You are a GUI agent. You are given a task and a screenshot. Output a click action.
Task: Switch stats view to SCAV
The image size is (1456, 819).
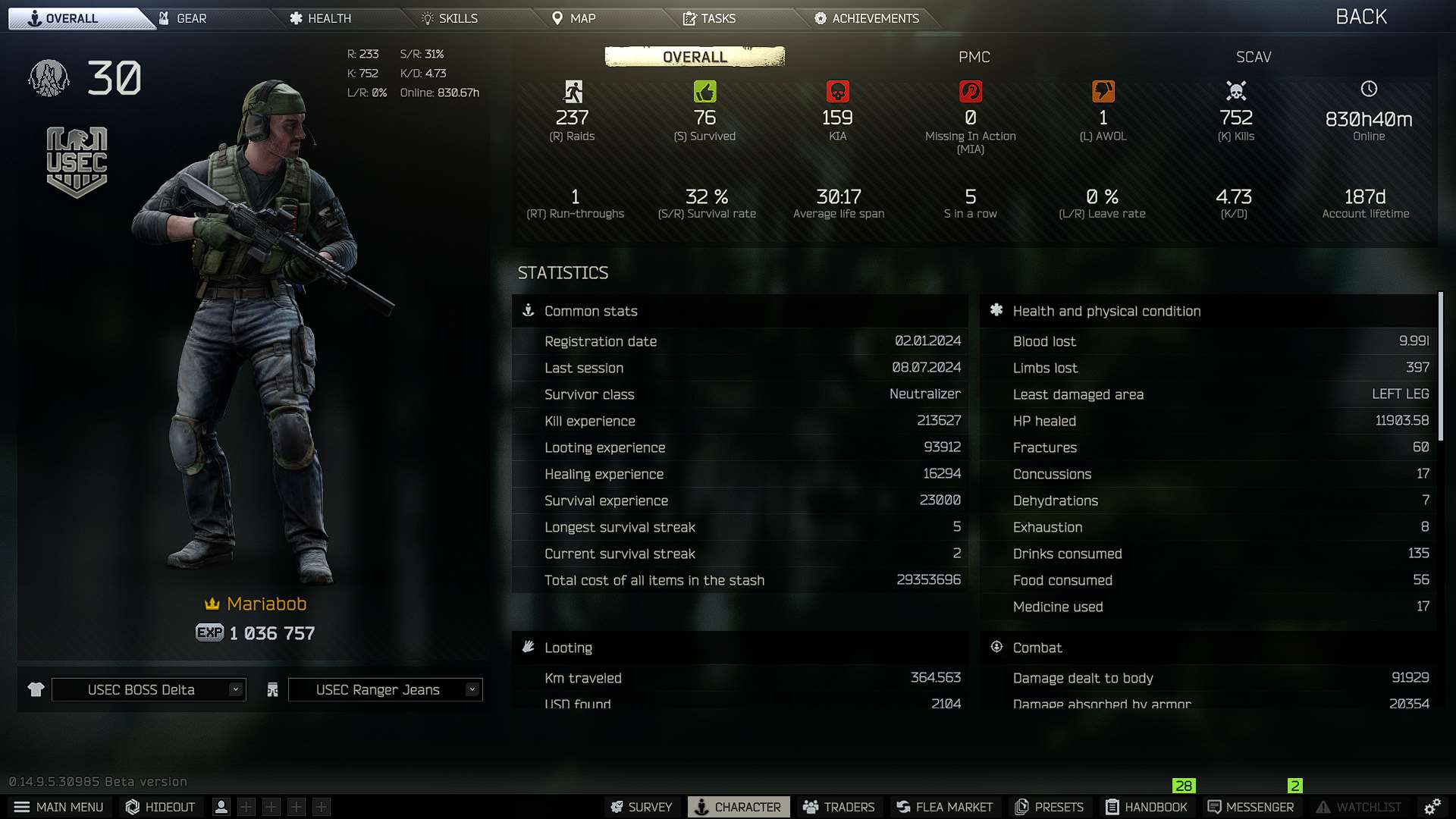pos(1253,57)
